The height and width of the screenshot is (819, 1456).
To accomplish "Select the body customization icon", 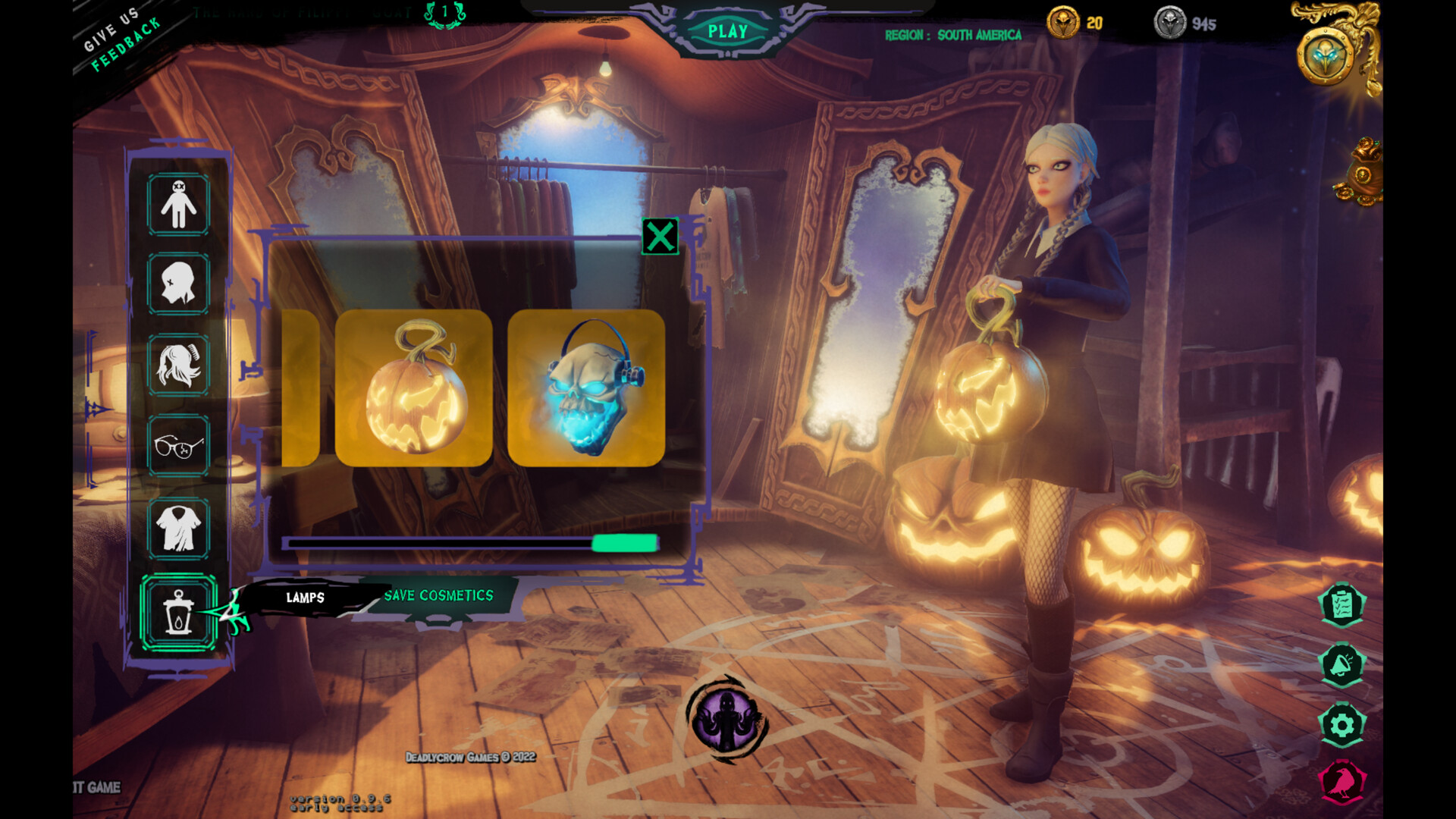I will tap(179, 203).
